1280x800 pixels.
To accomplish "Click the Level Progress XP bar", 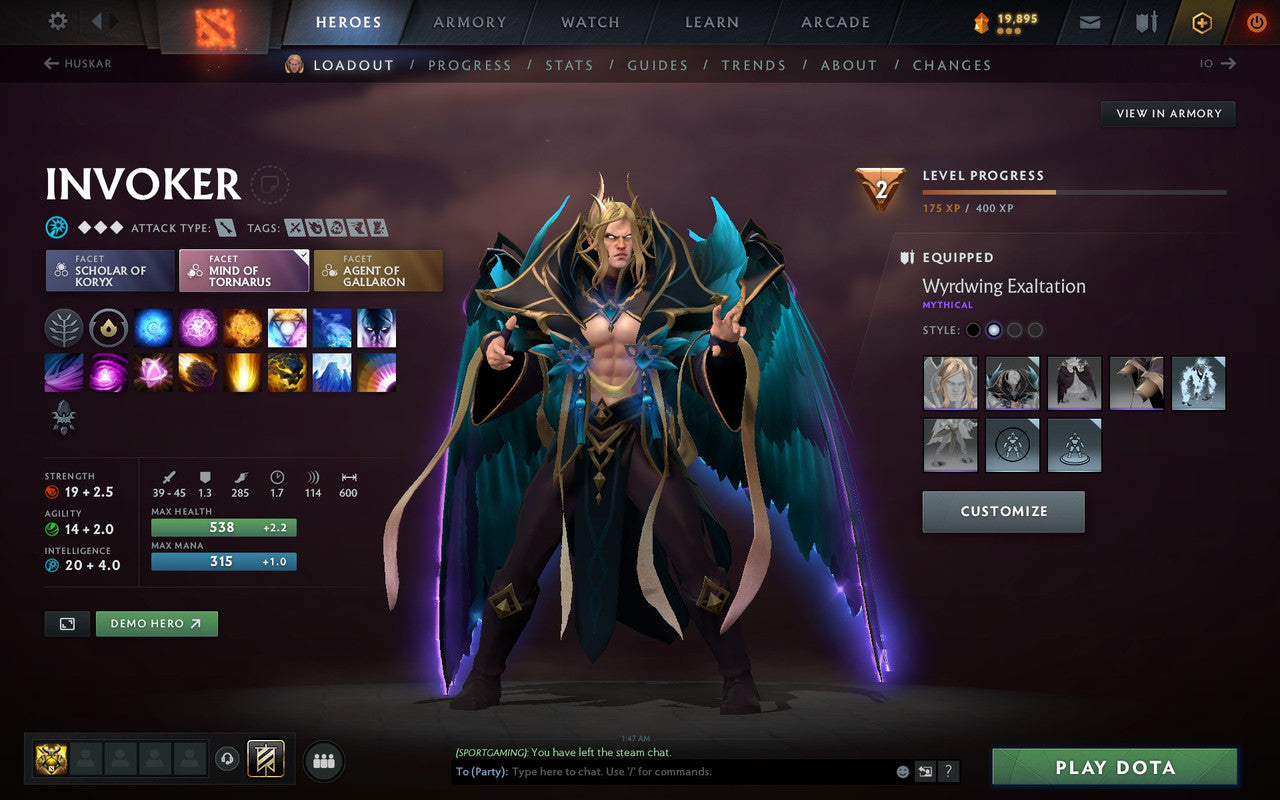I will point(1075,192).
